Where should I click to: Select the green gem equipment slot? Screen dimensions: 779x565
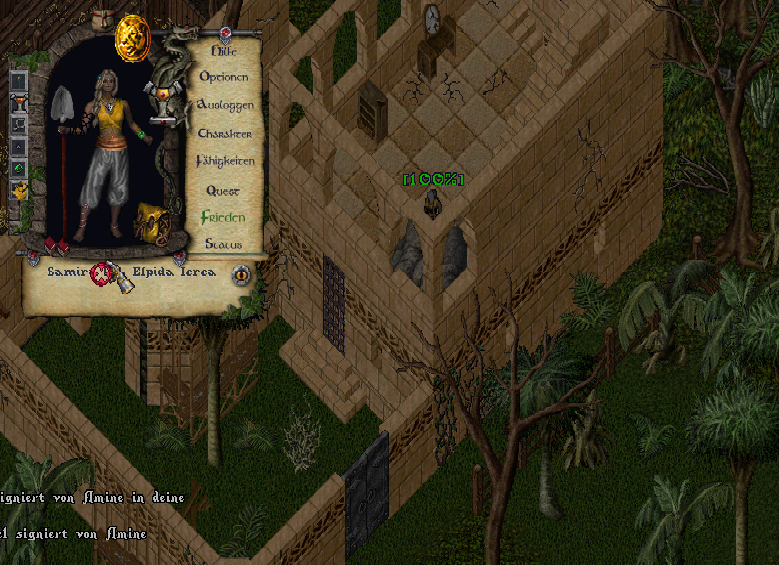pyautogui.click(x=19, y=168)
